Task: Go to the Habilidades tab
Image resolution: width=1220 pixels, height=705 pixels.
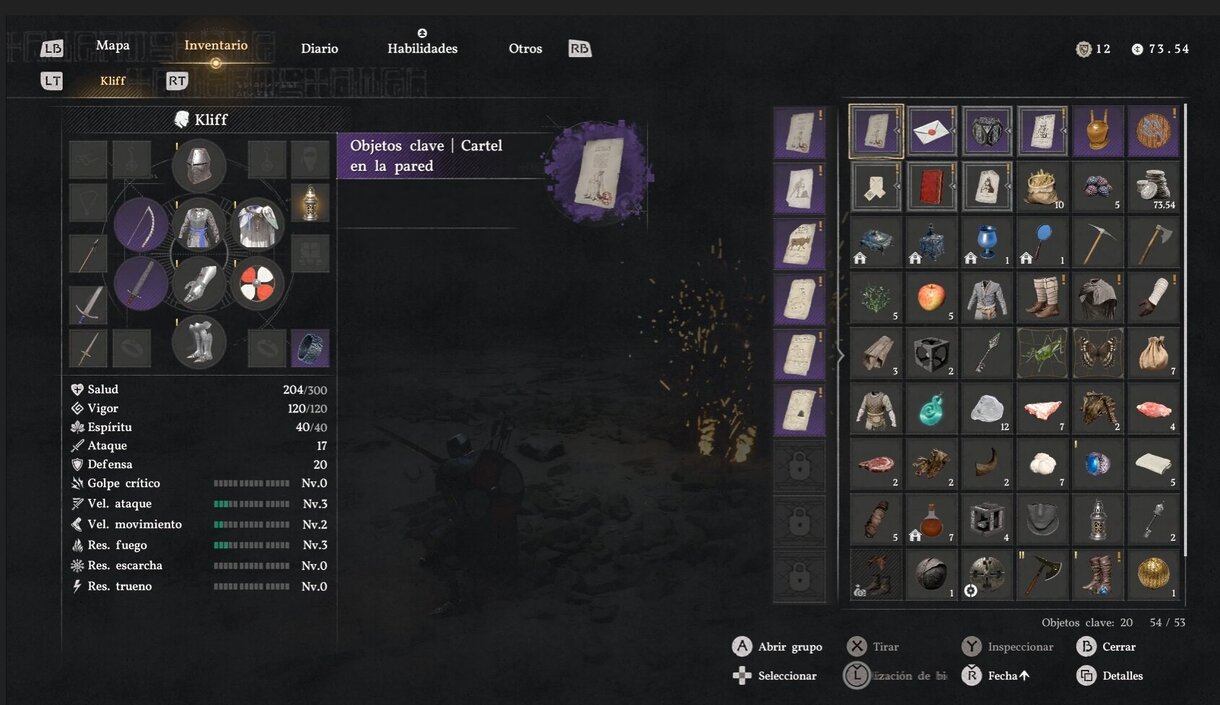Action: point(422,48)
